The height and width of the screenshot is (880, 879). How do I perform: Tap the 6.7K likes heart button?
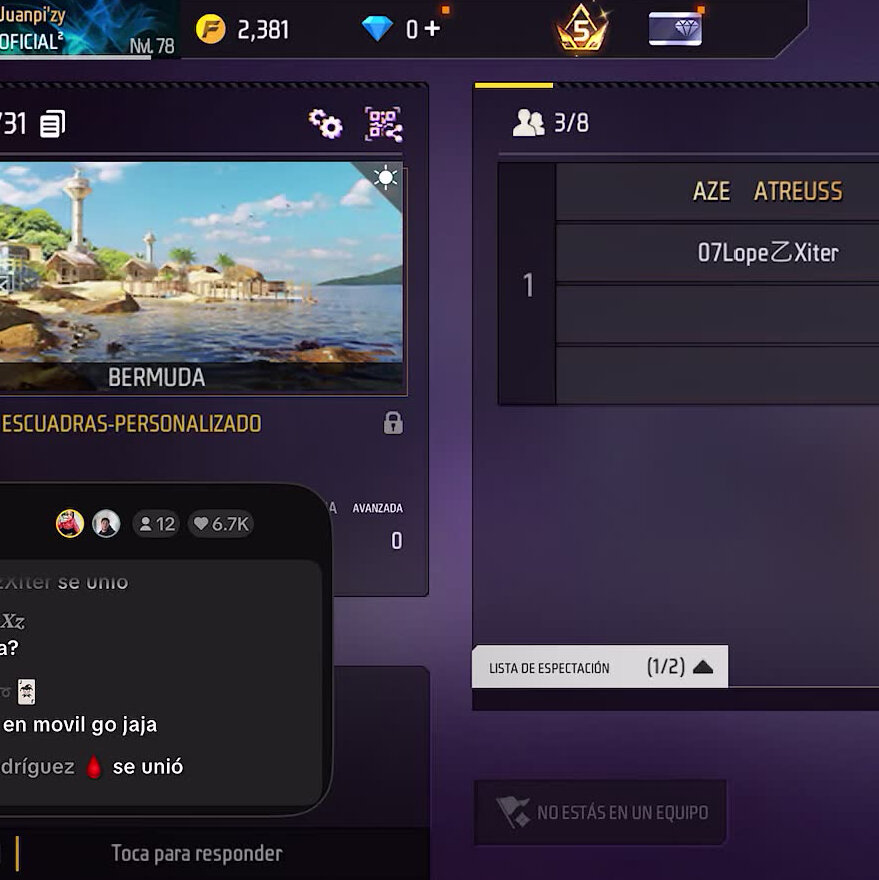(221, 524)
